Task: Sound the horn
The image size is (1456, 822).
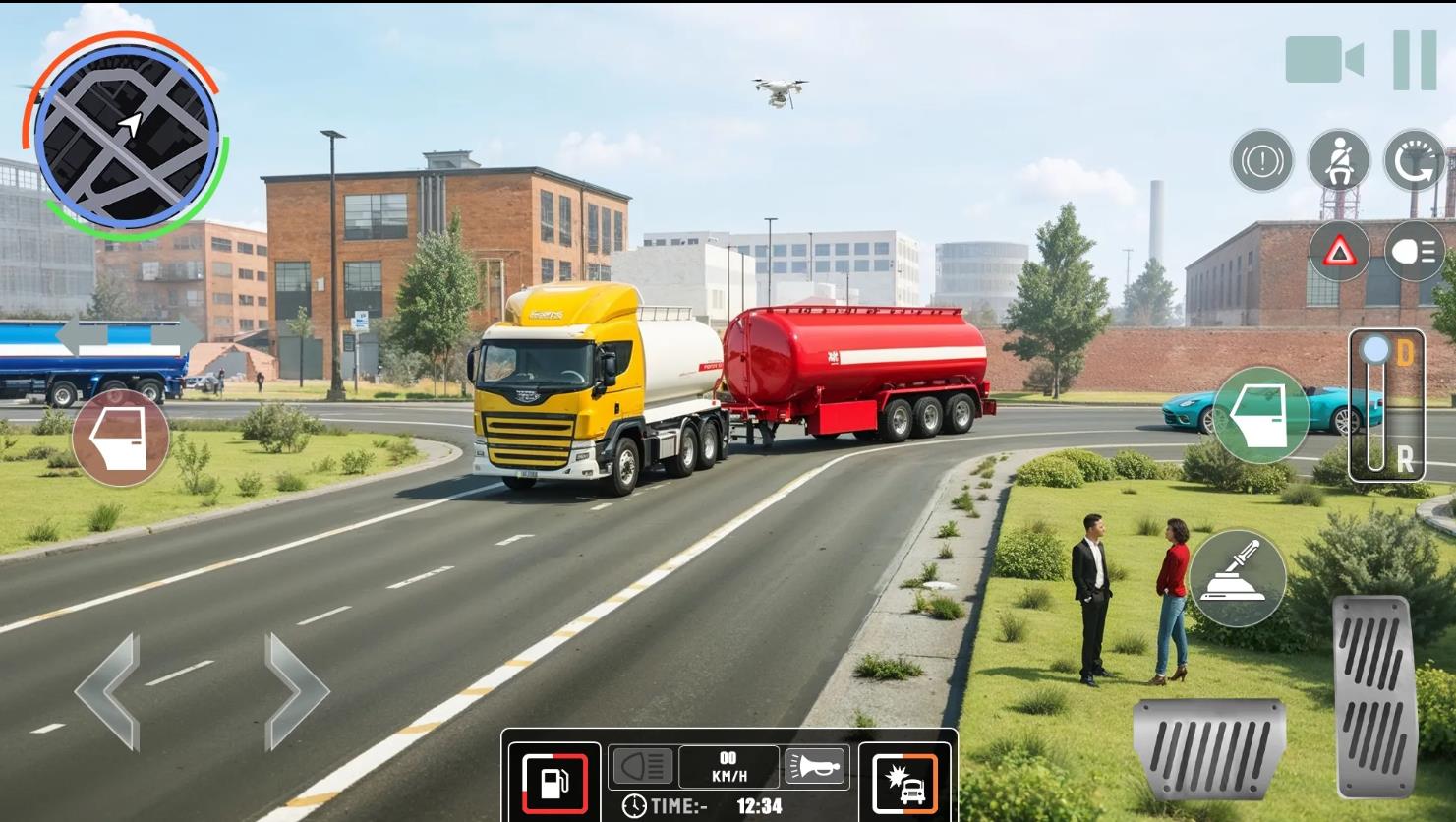Action: (x=815, y=766)
